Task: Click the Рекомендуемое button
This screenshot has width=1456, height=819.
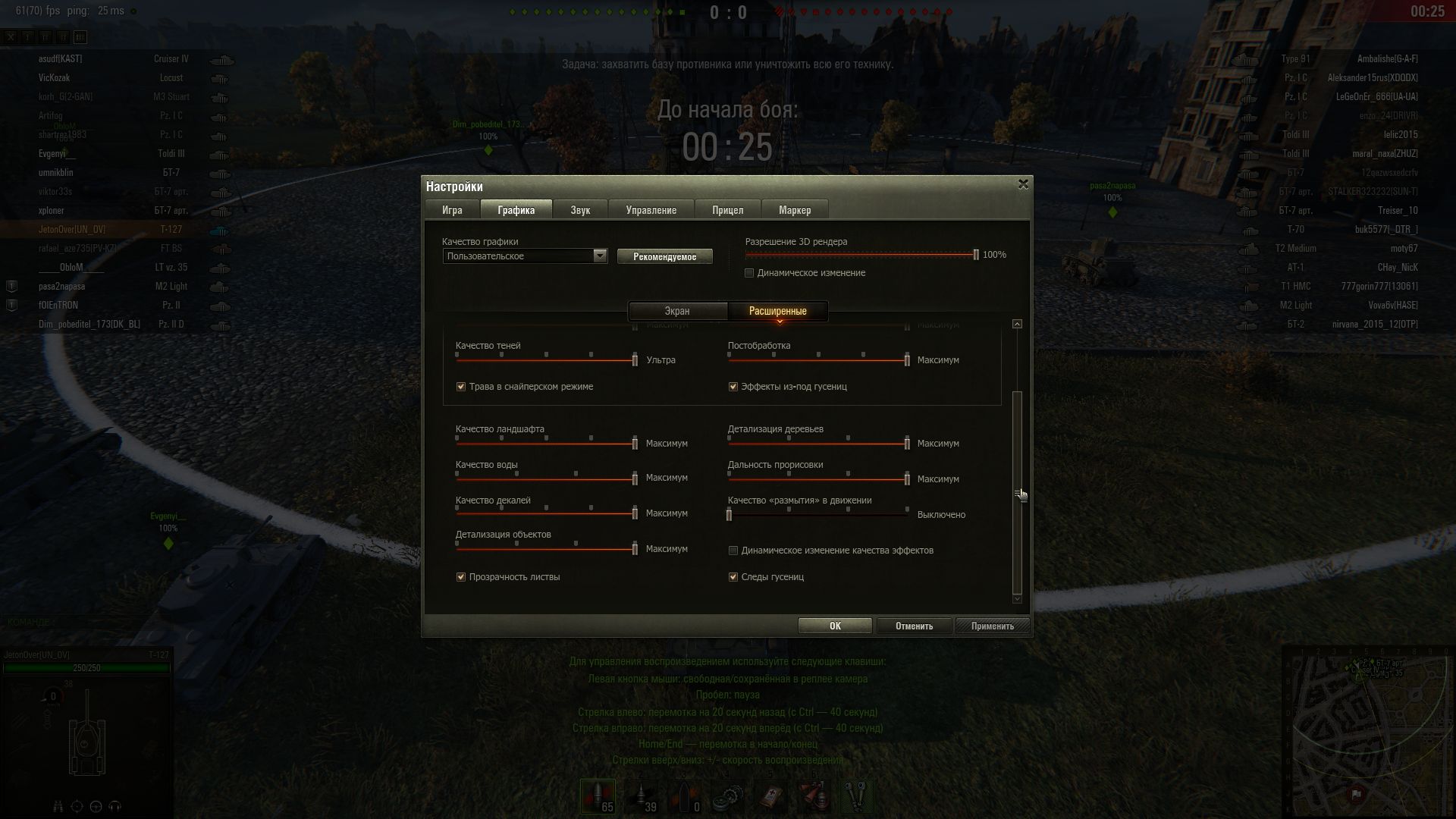Action: pos(664,256)
